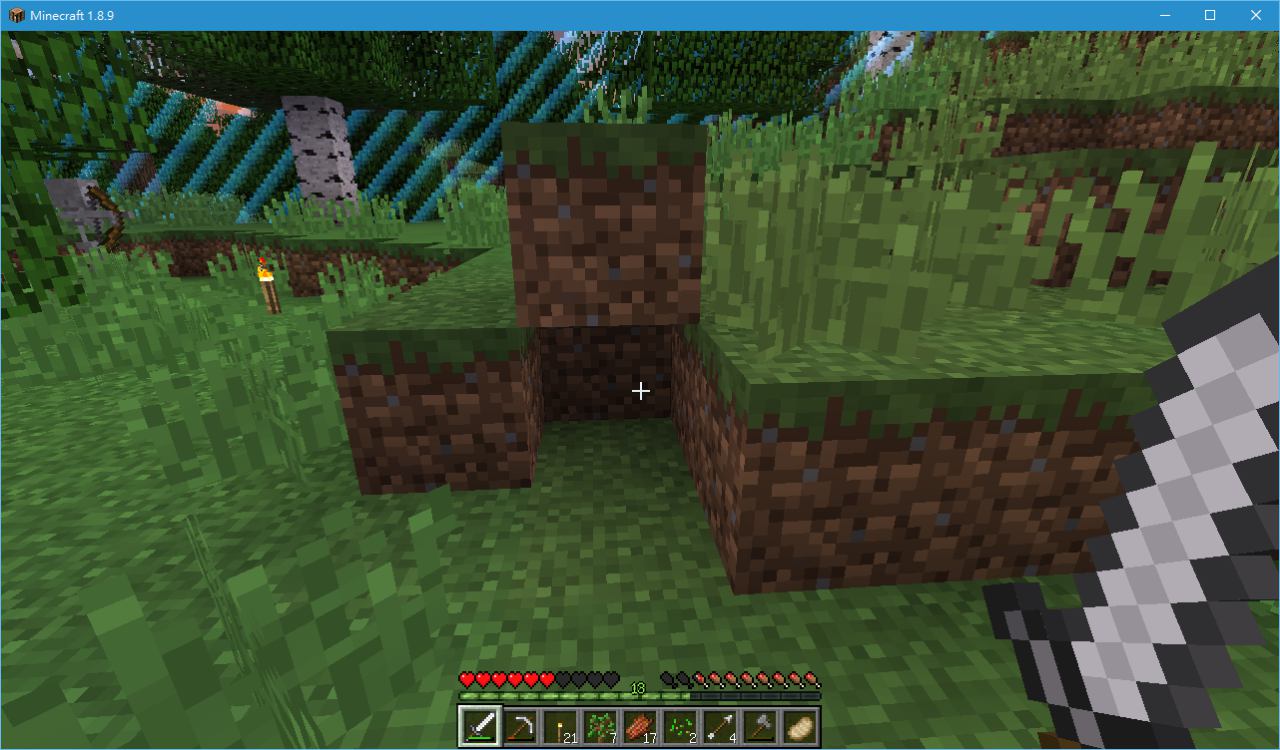The height and width of the screenshot is (750, 1280).
Task: Select the potato in the last slot
Action: (x=800, y=726)
